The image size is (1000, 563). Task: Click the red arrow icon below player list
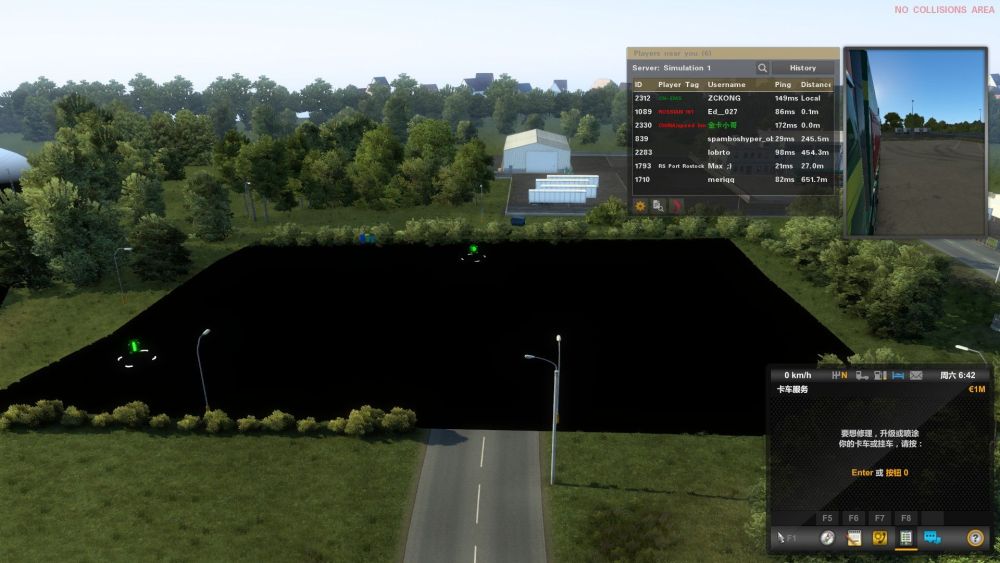[x=676, y=206]
